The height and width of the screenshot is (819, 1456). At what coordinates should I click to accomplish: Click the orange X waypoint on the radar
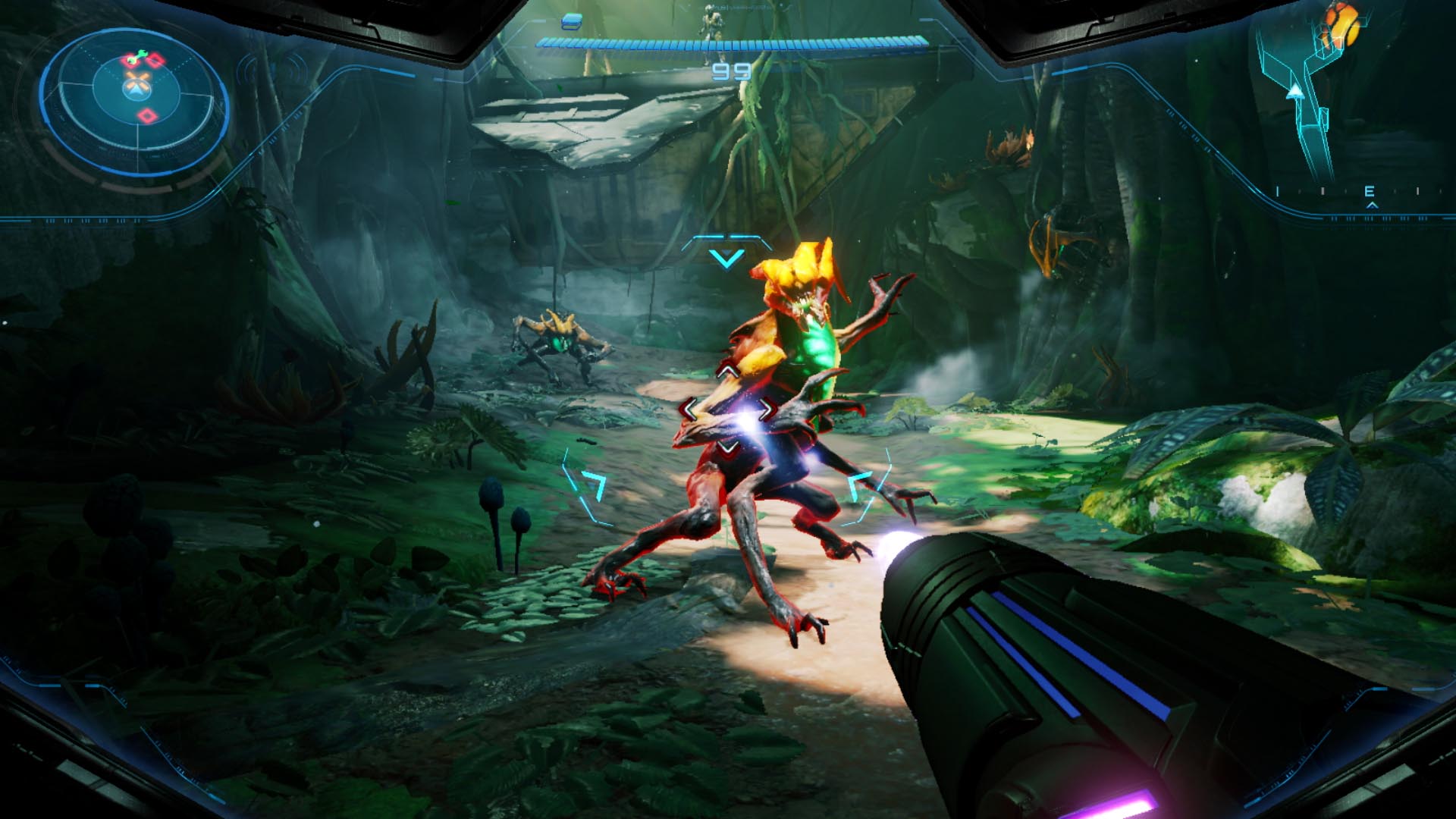[136, 80]
